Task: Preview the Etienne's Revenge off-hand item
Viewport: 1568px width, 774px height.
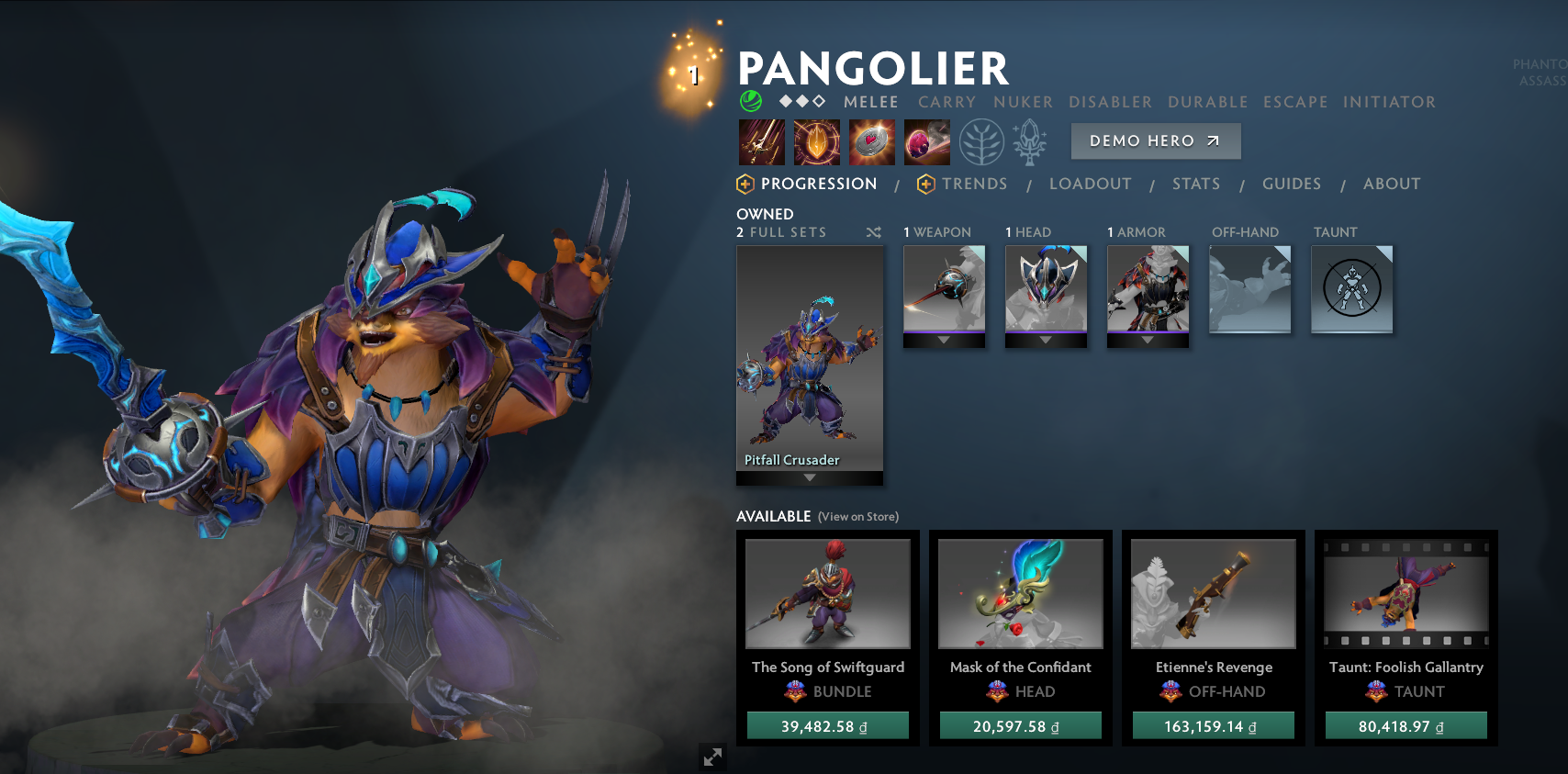Action: [x=1213, y=593]
